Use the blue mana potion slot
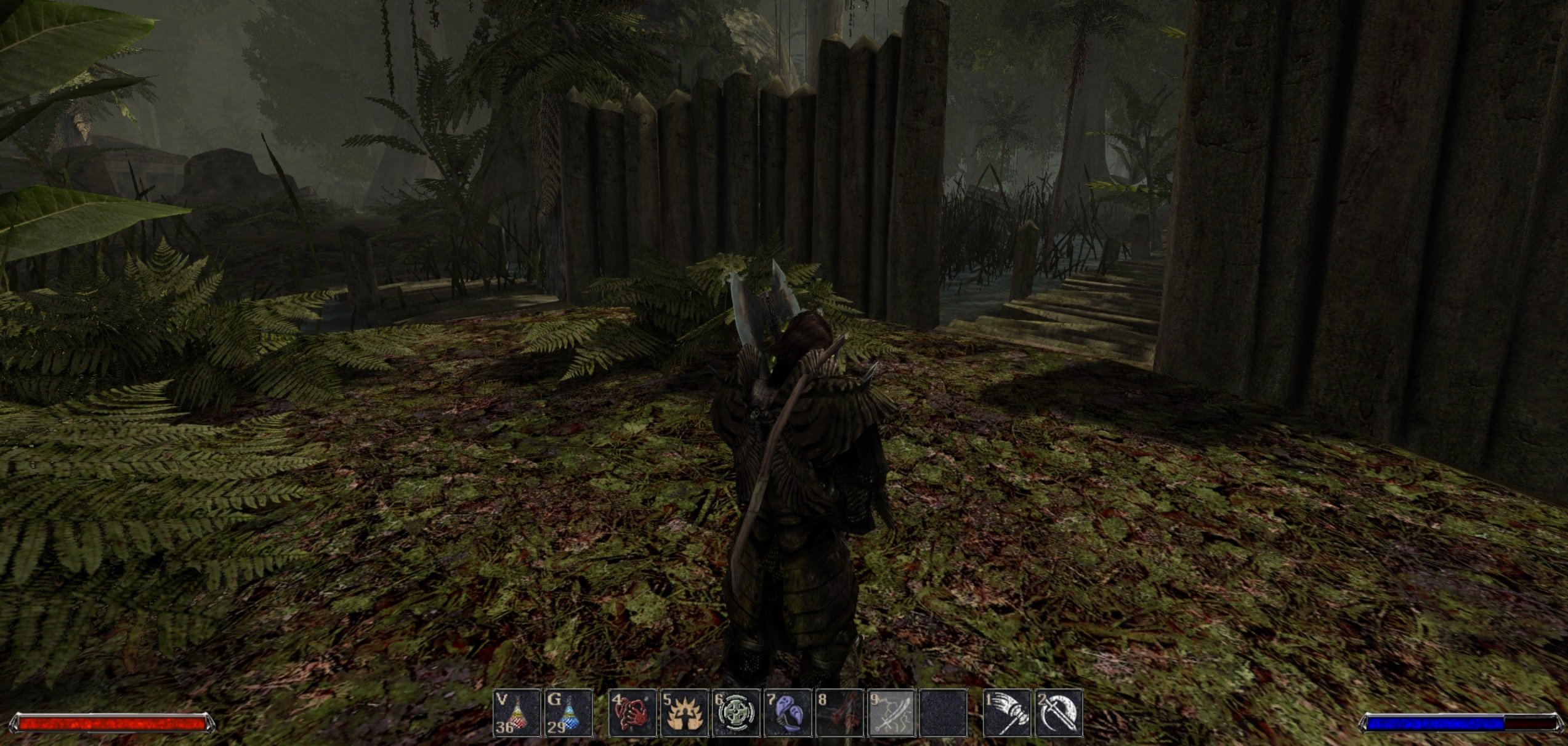1568x746 pixels. coord(568,713)
